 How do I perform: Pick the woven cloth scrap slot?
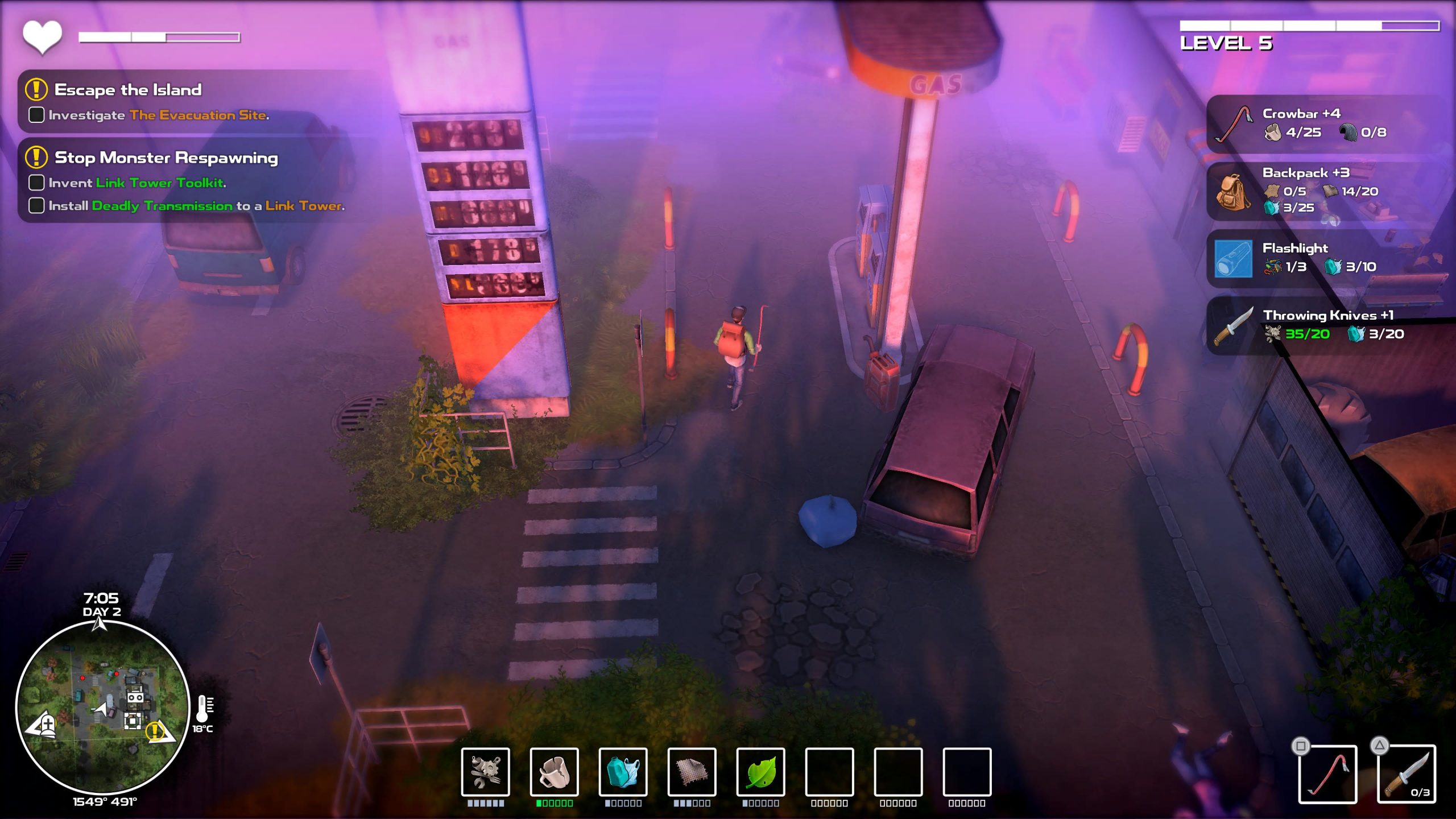[x=692, y=772]
